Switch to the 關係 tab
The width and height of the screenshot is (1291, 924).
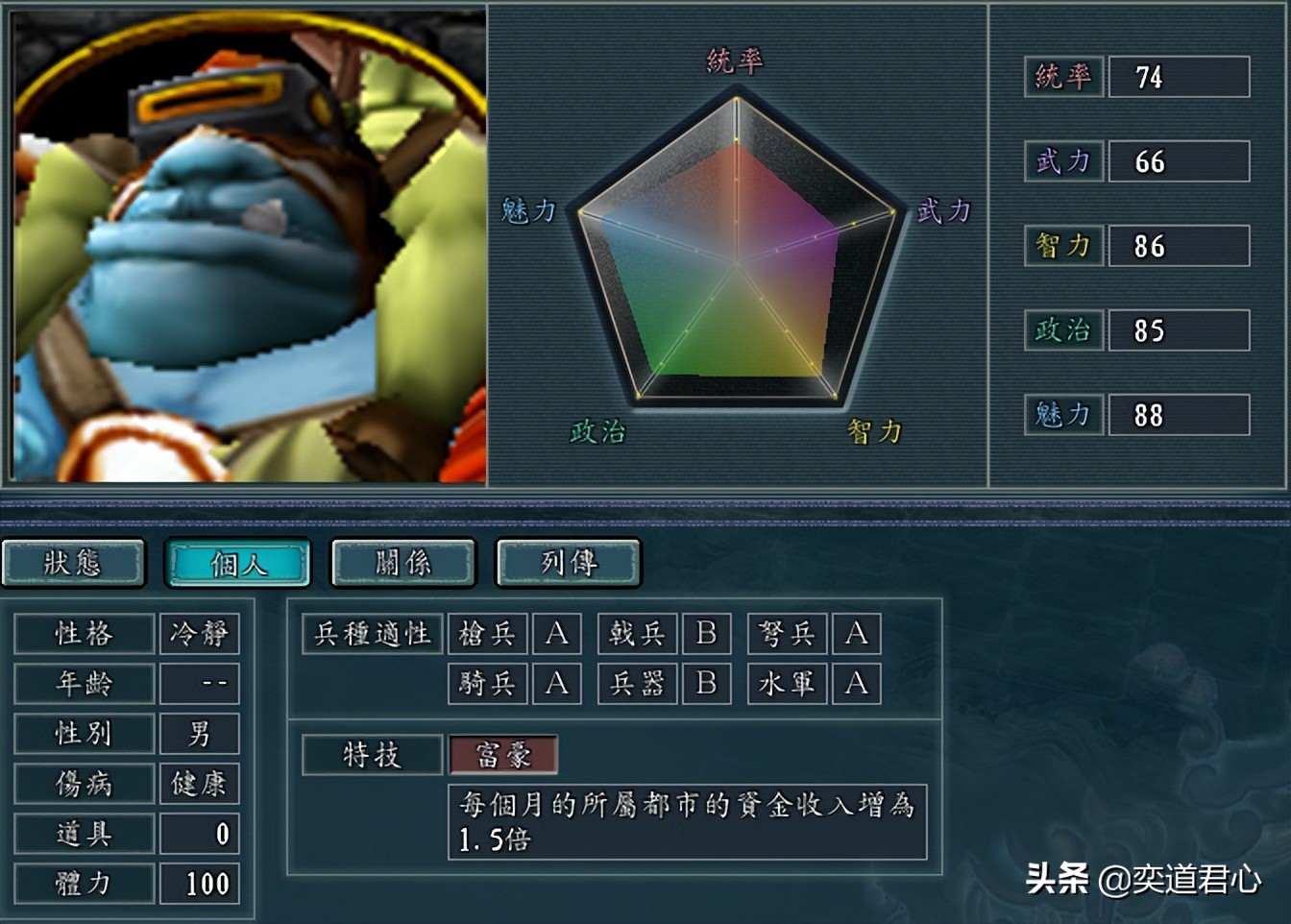(x=402, y=565)
